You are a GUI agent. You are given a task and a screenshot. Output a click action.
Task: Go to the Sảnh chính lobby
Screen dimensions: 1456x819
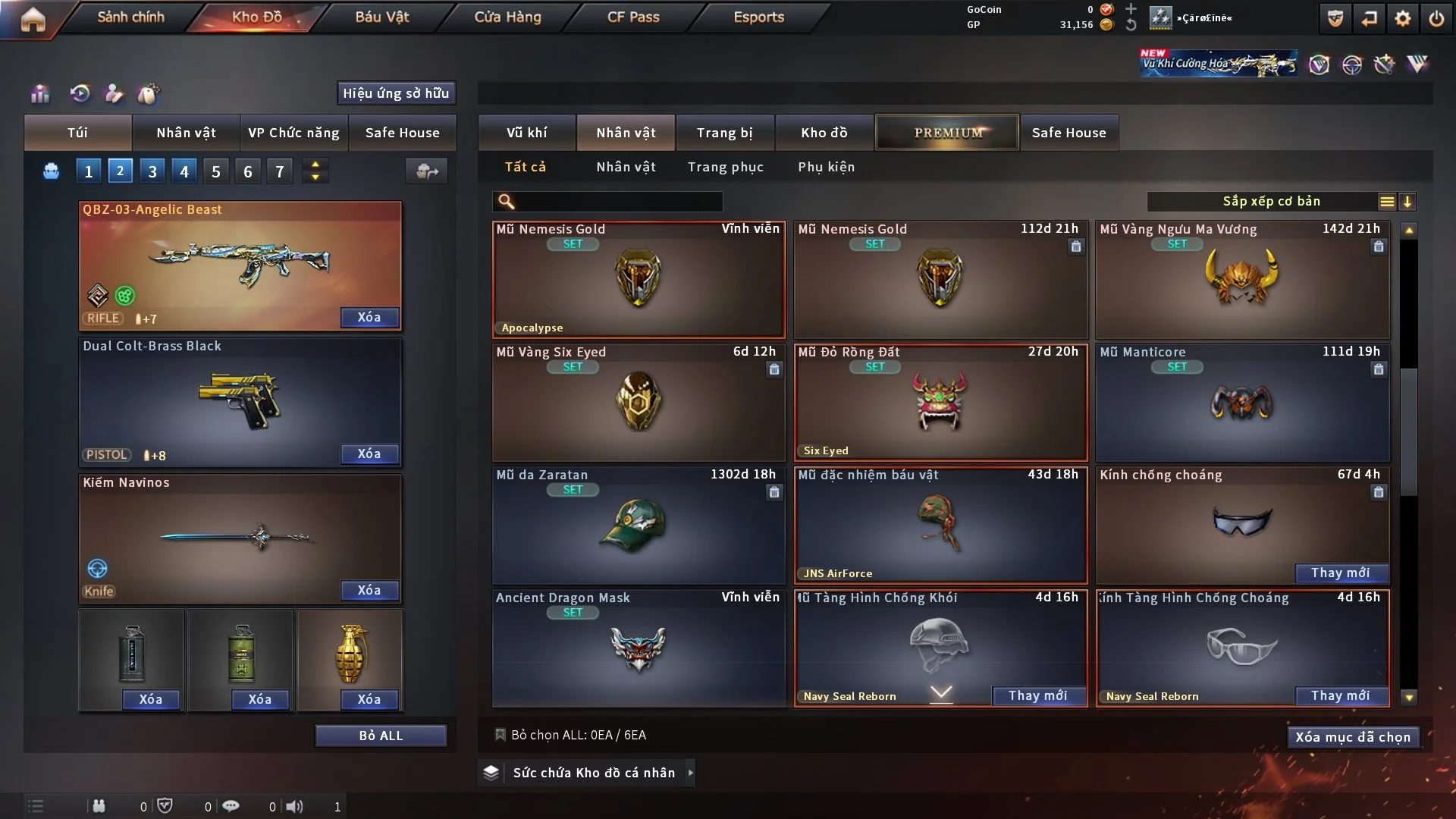[x=130, y=17]
